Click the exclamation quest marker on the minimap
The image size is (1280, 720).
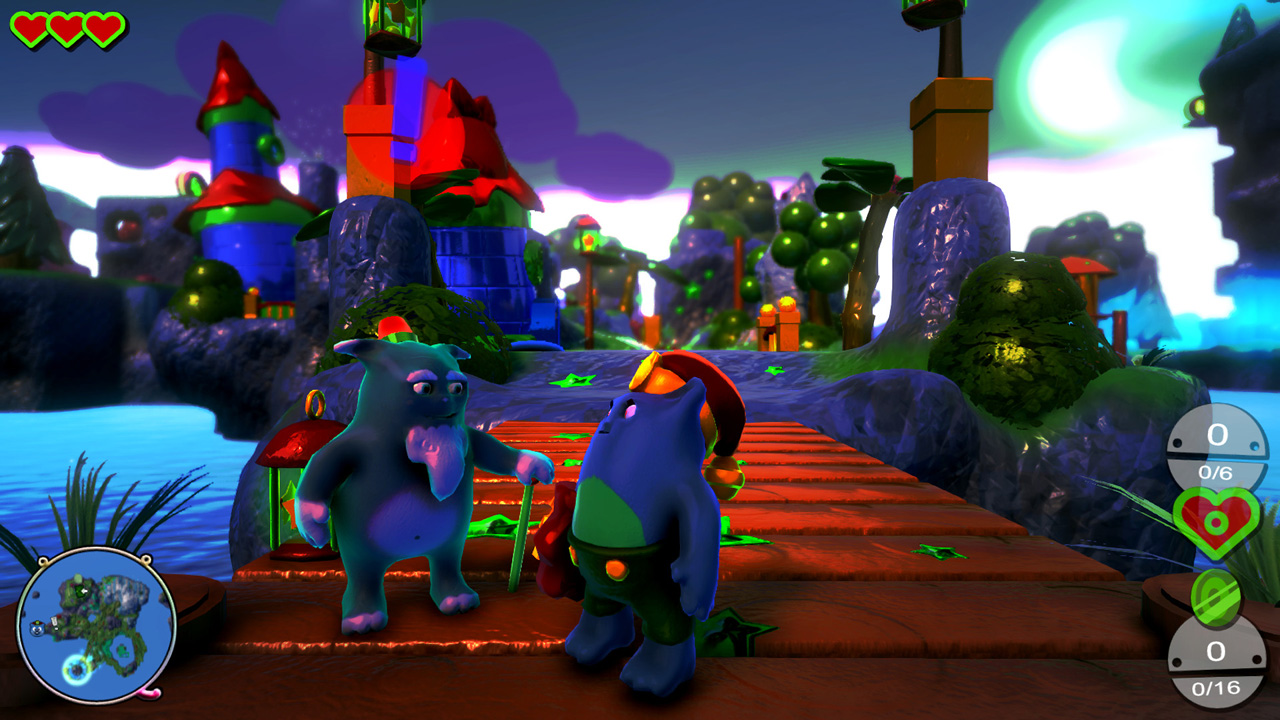tap(55, 621)
